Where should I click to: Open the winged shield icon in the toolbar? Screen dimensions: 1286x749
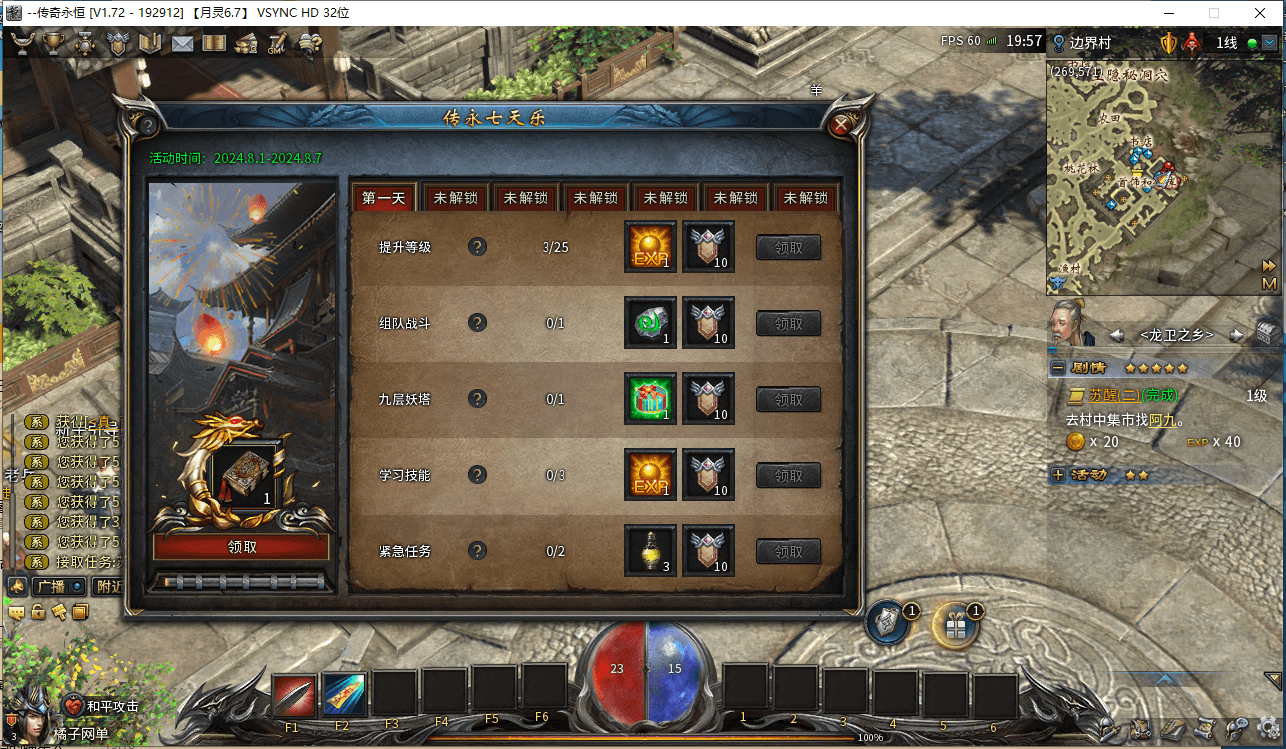pyautogui.click(x=117, y=43)
